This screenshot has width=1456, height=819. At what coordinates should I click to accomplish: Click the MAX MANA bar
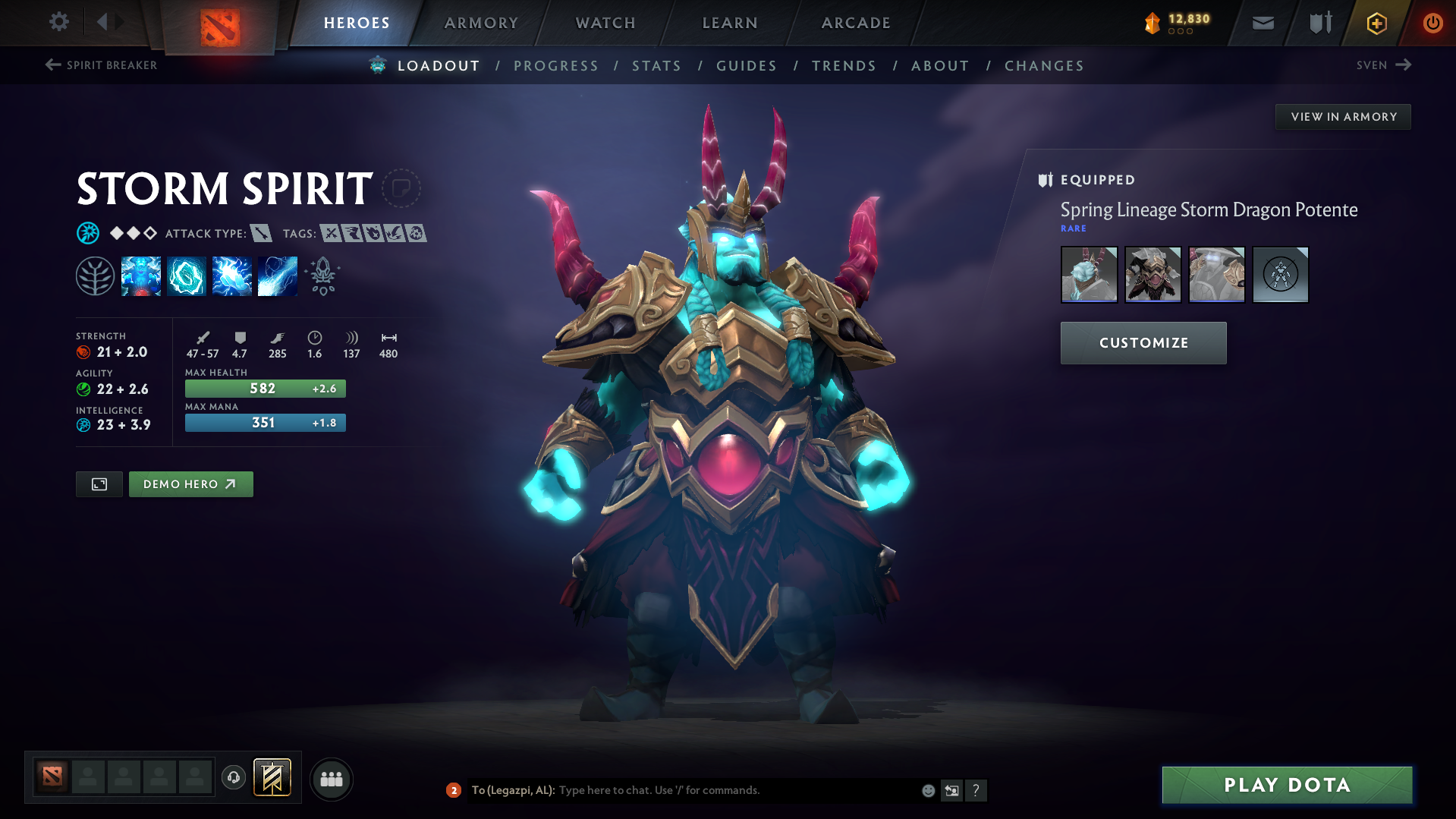click(265, 423)
